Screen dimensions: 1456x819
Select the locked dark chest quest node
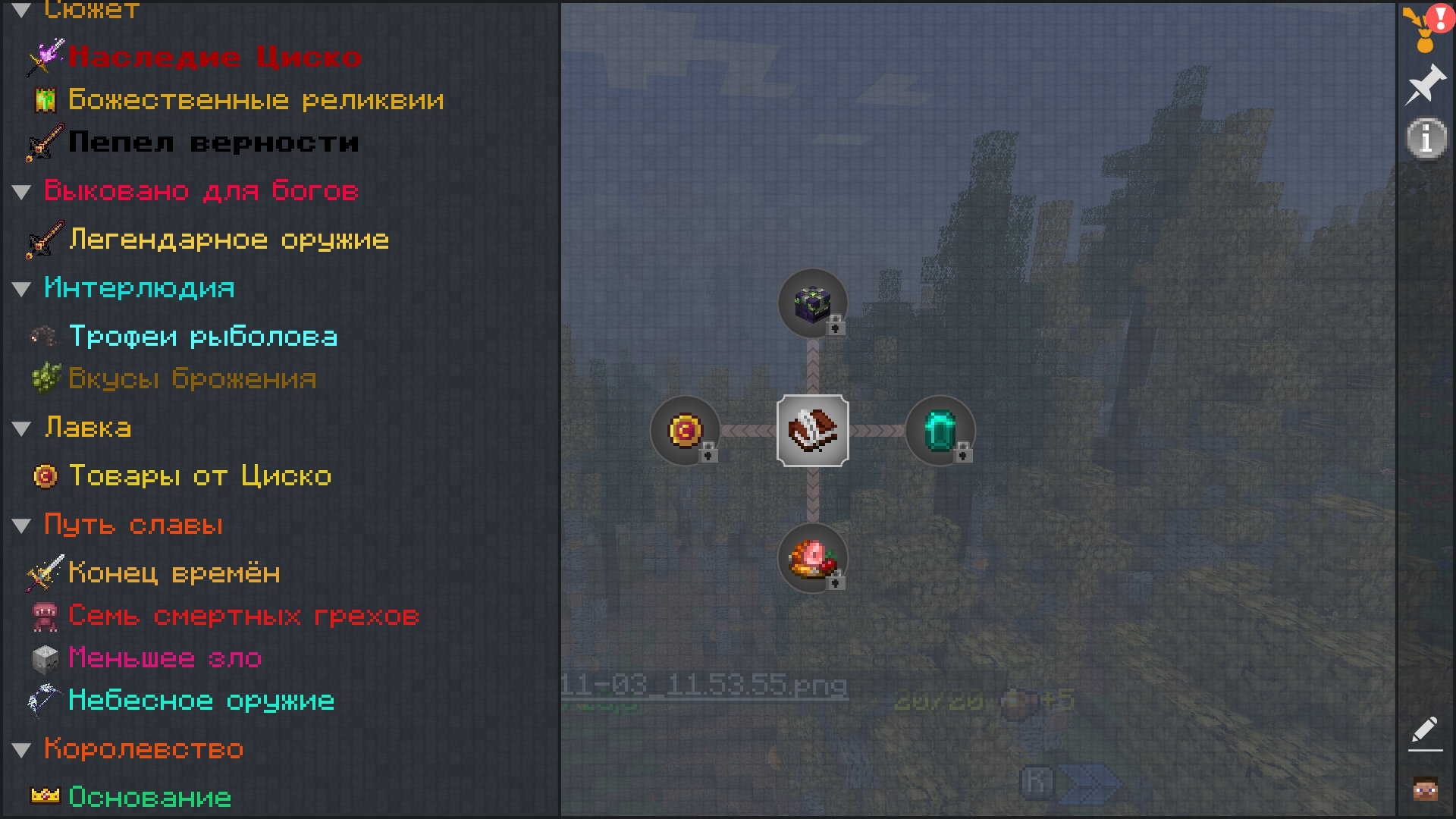click(812, 303)
